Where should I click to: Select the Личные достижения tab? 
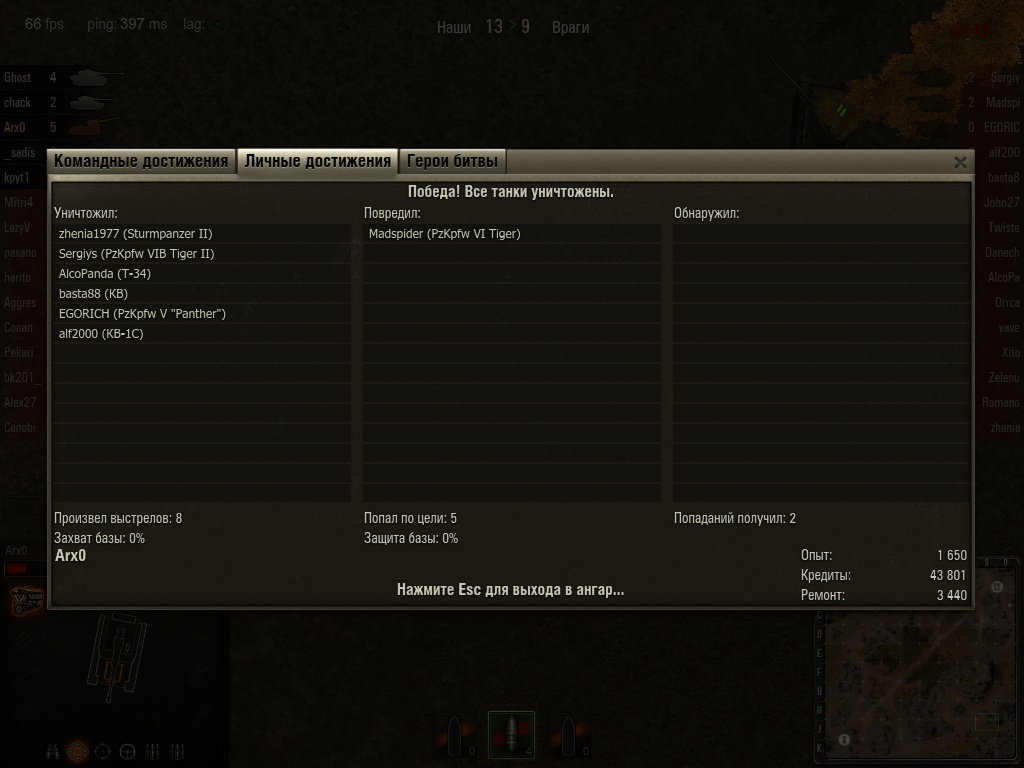[317, 161]
